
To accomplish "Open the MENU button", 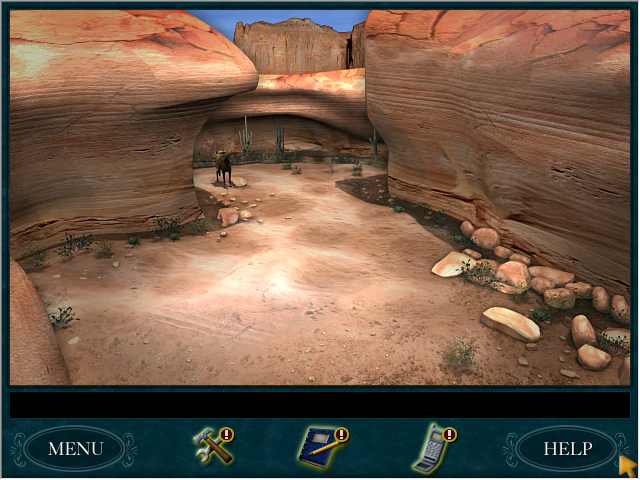I will coord(75,448).
